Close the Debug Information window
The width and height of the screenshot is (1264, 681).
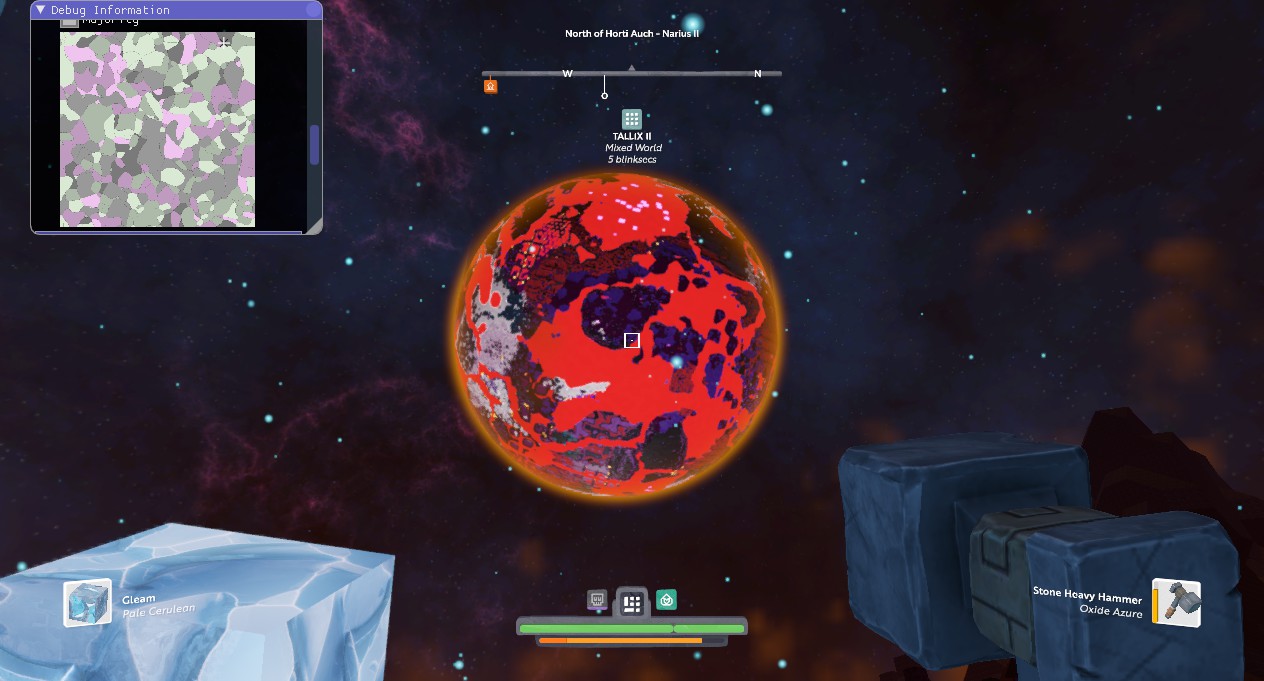(x=312, y=10)
